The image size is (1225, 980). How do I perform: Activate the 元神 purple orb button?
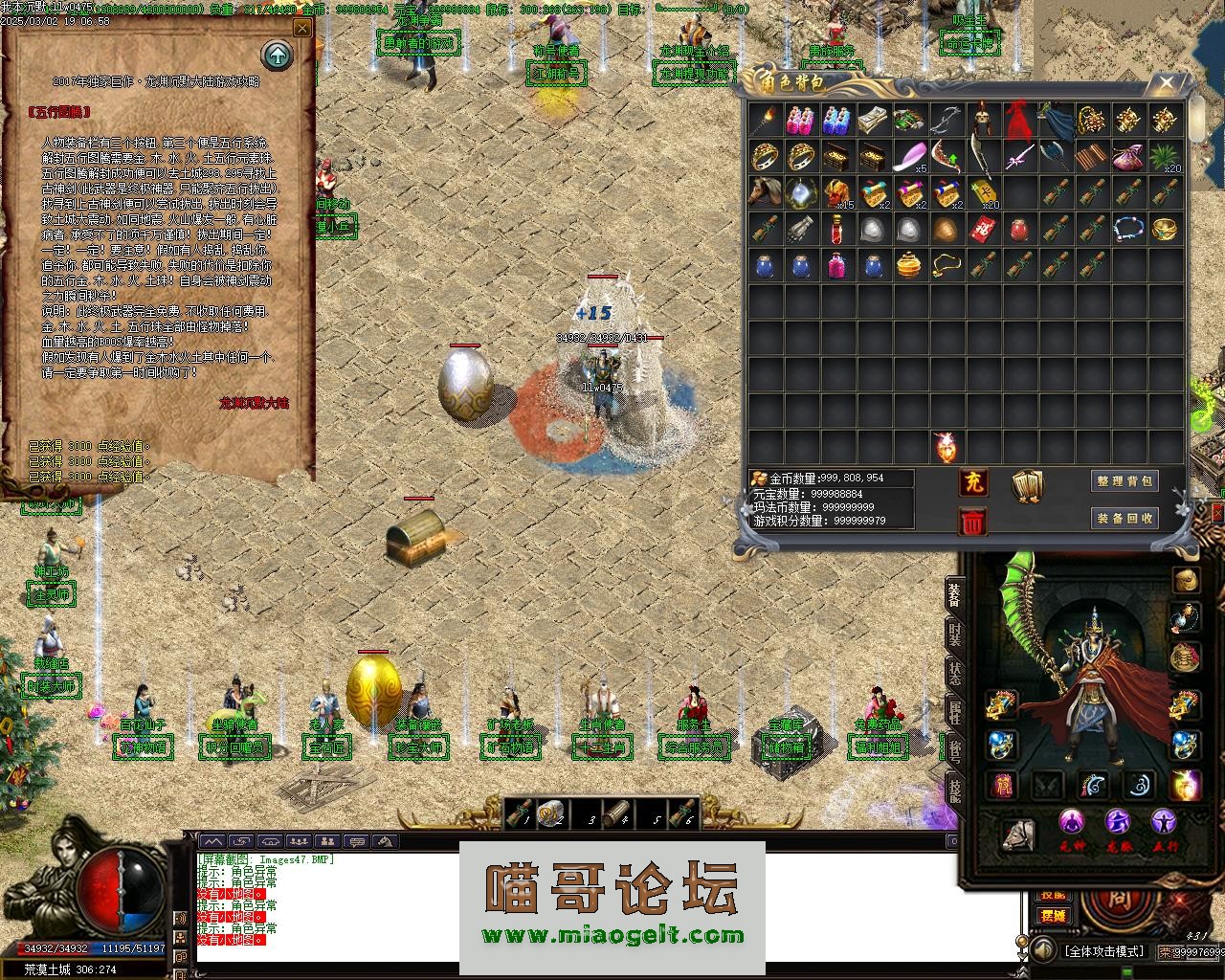click(1072, 823)
